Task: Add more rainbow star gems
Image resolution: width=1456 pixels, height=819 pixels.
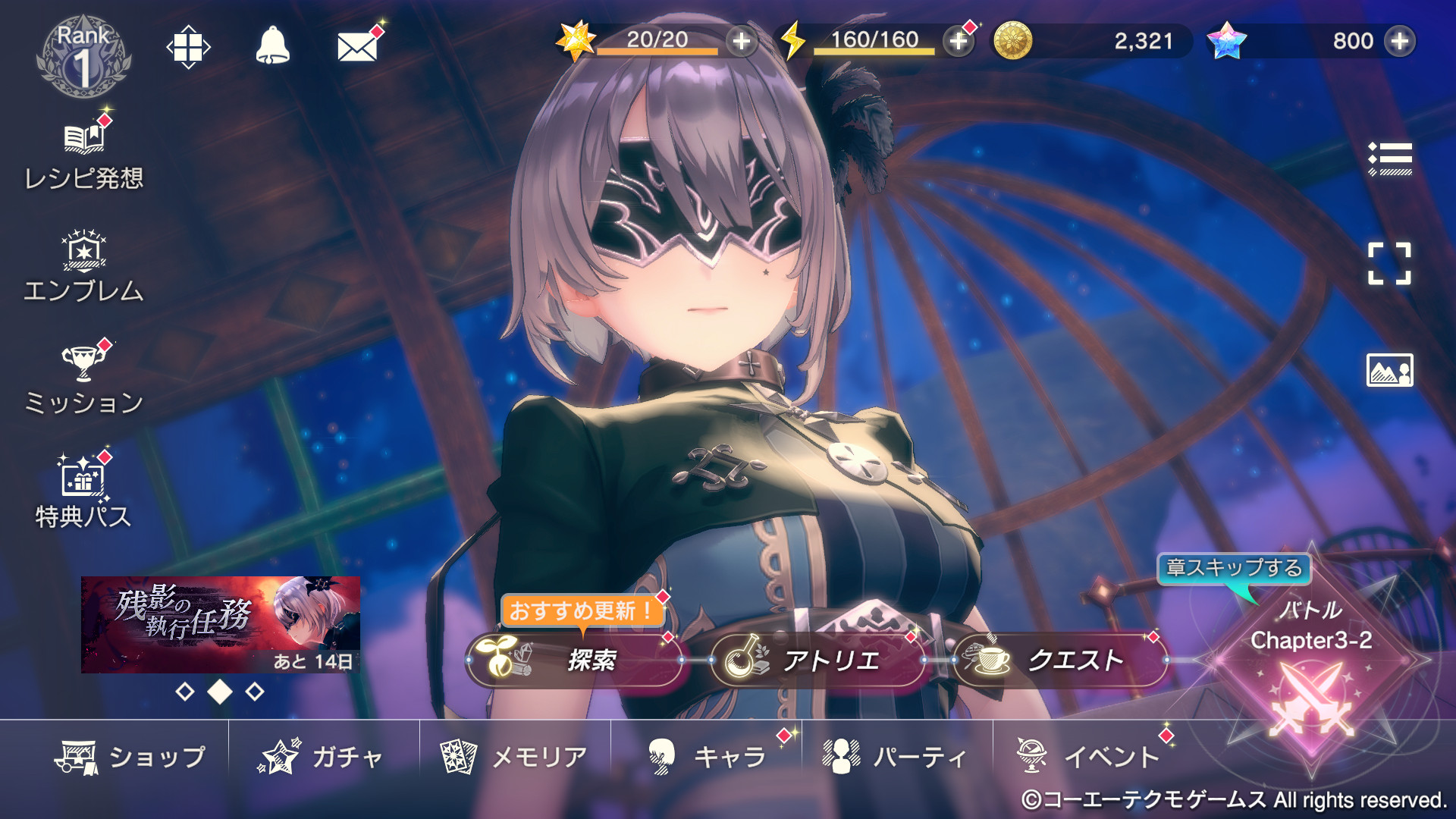Action: coord(1399,41)
